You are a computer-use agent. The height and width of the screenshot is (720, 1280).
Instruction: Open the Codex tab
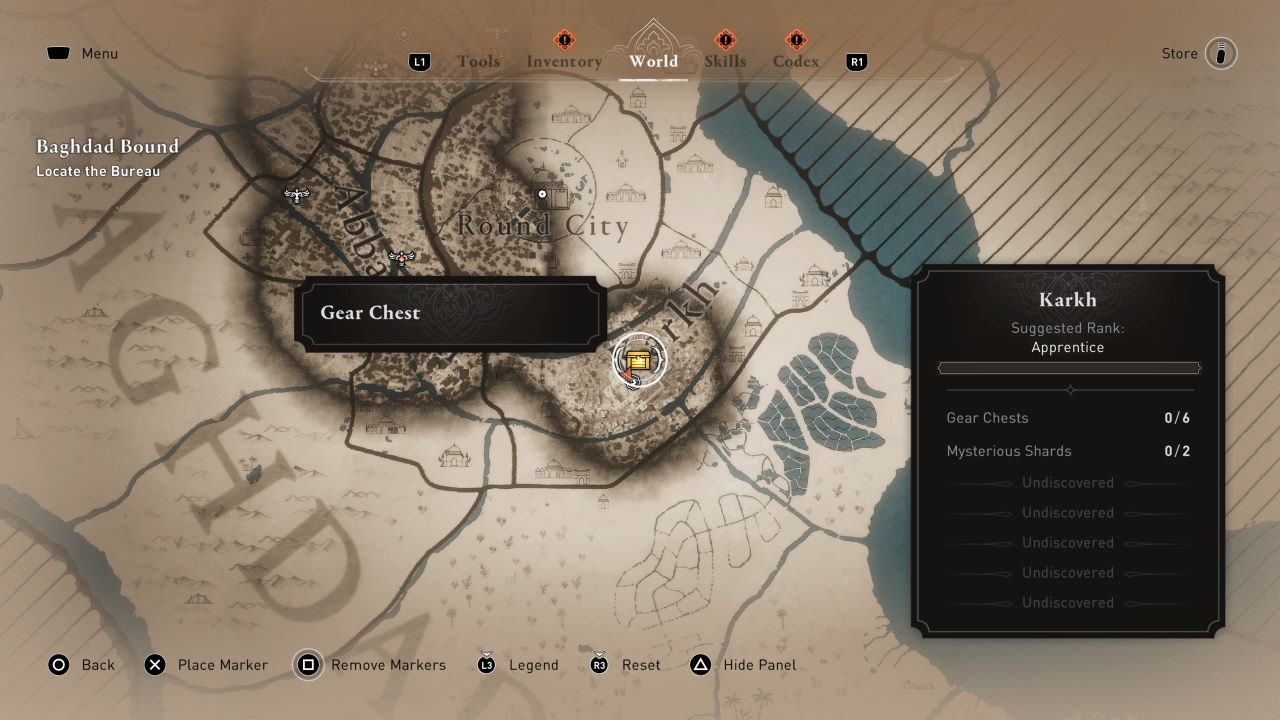[795, 61]
